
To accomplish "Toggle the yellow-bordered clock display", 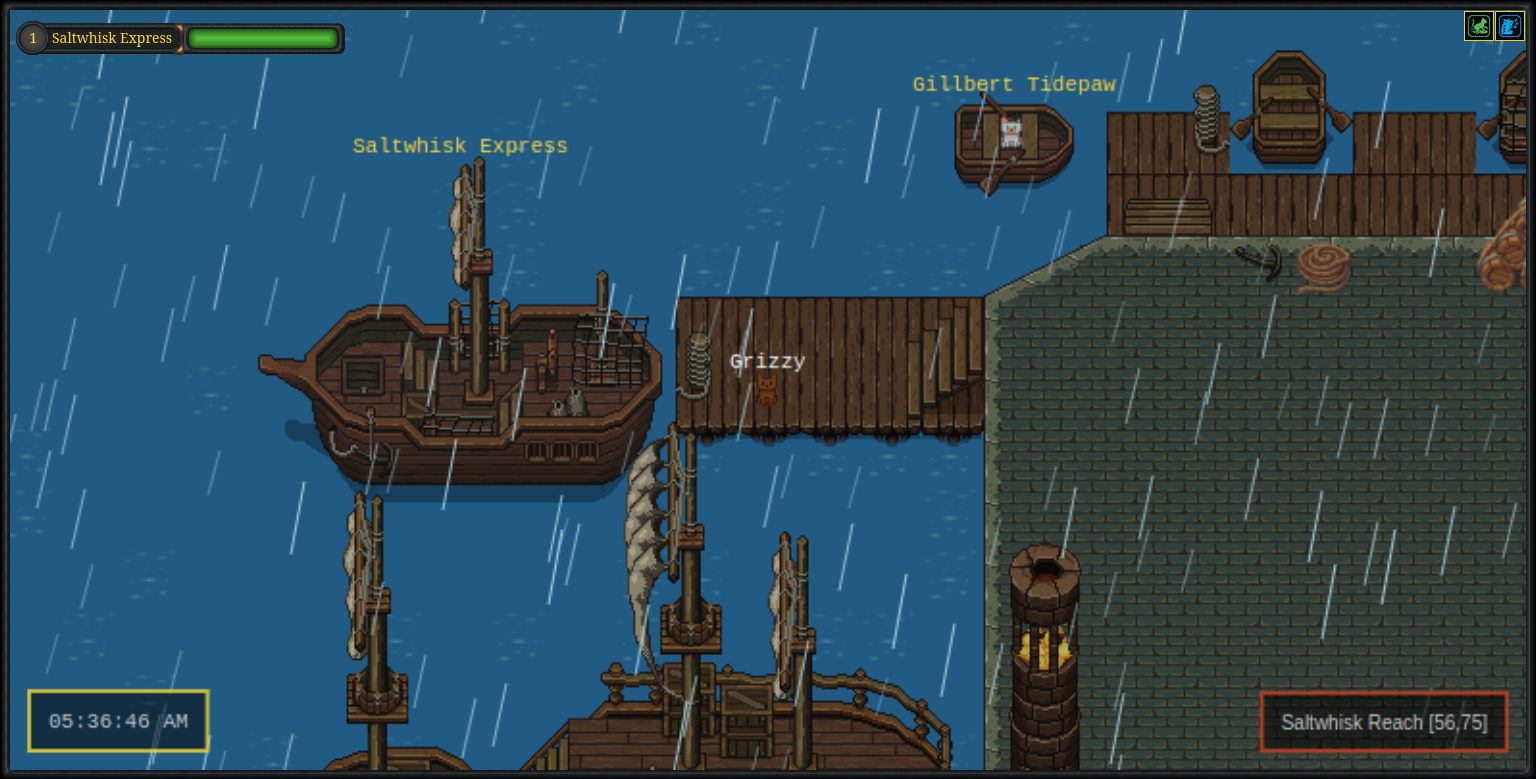I will 117,721.
